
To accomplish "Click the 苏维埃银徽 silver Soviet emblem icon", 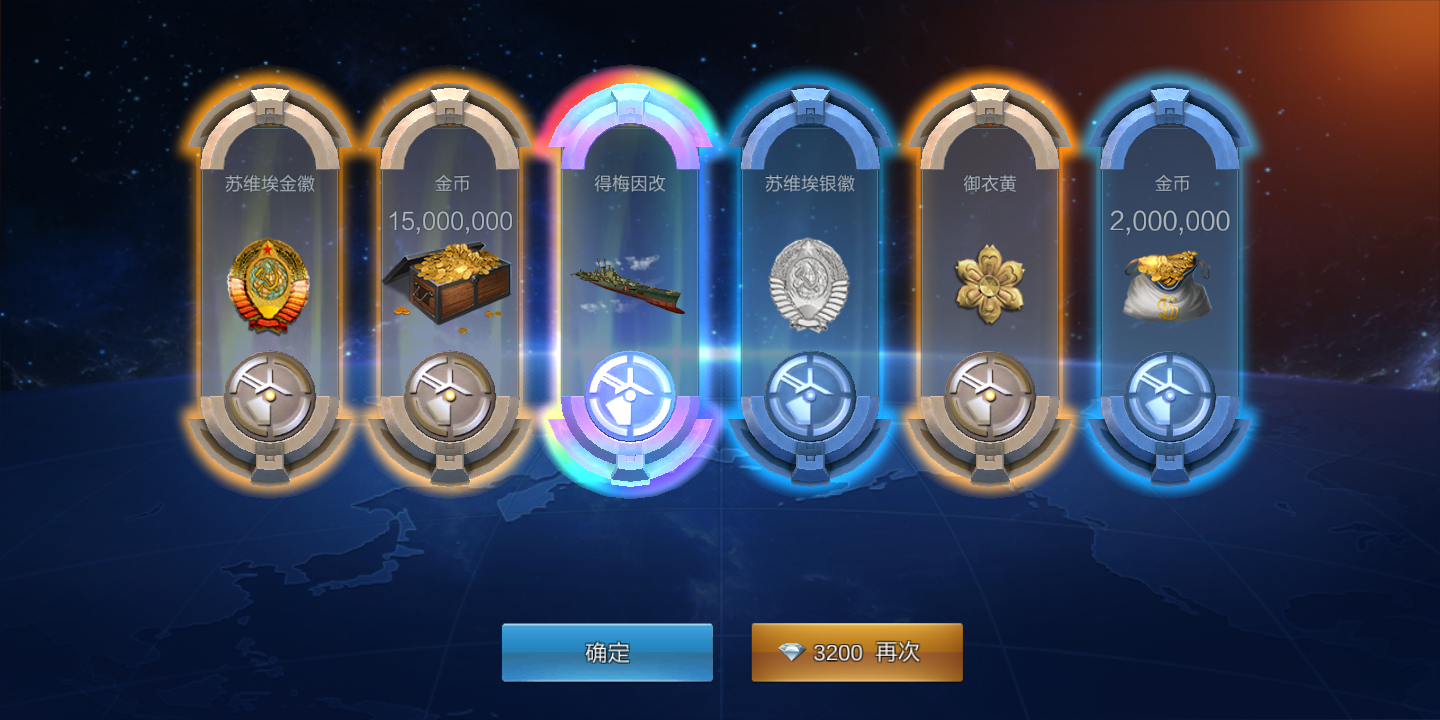I will [810, 280].
